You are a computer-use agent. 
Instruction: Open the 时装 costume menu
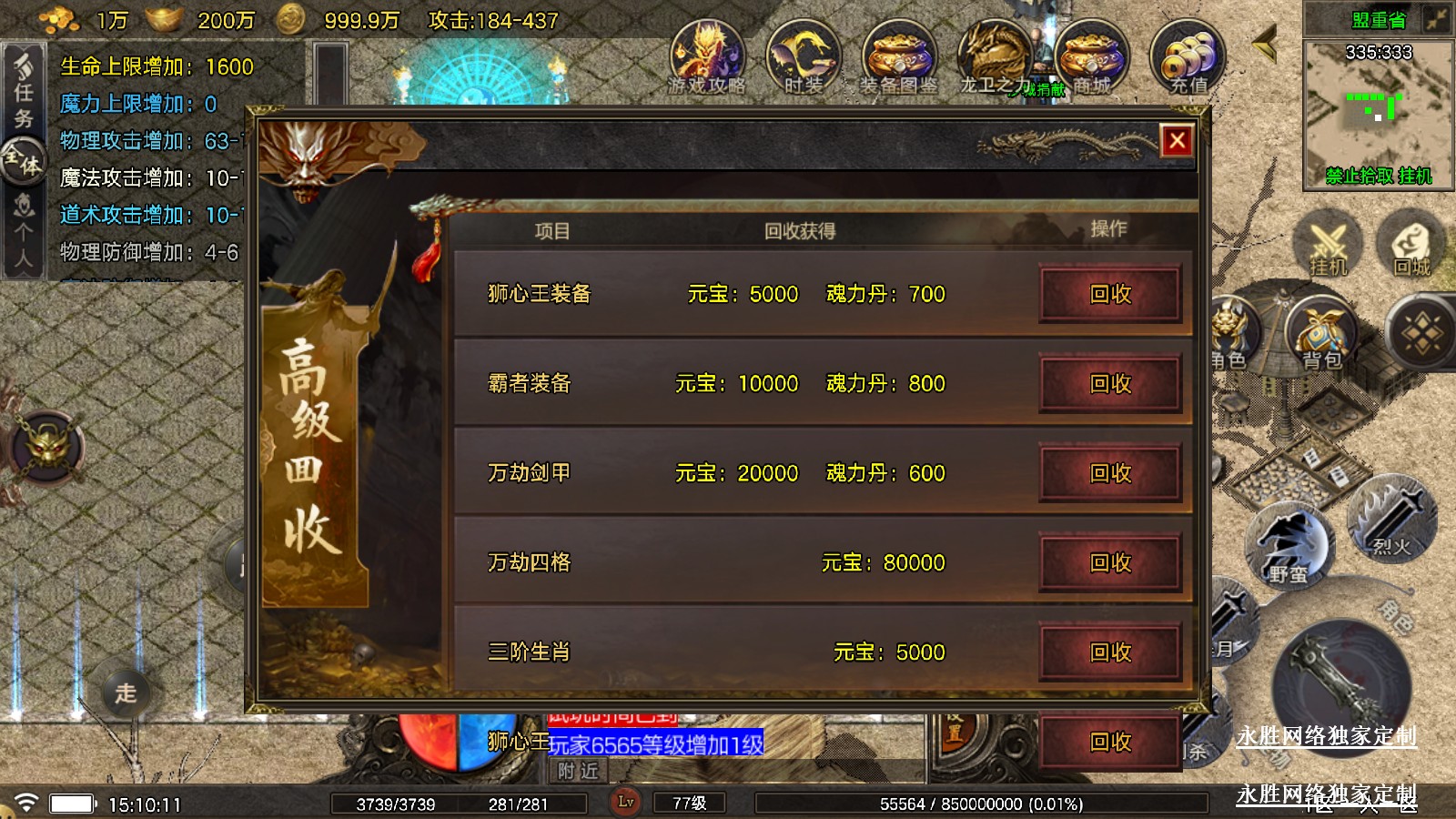803,57
